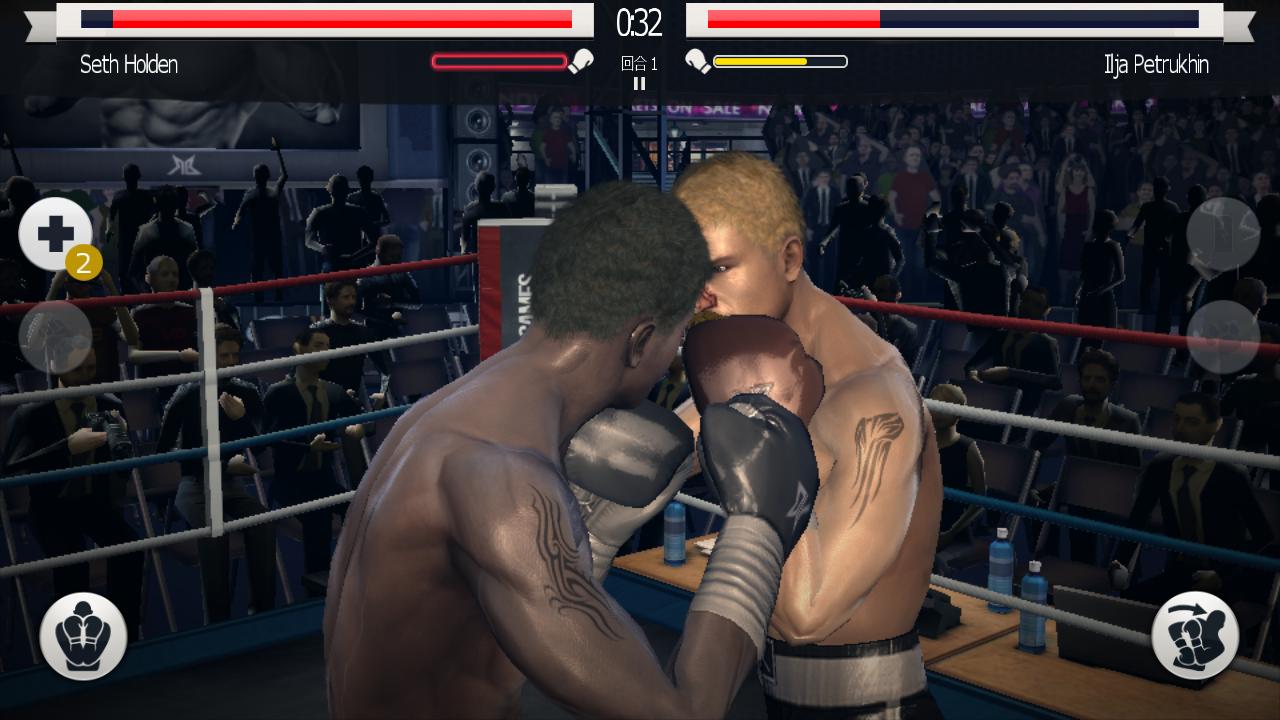The height and width of the screenshot is (720, 1280).
Task: Activate the fist with arrow button
Action: click(x=1195, y=636)
